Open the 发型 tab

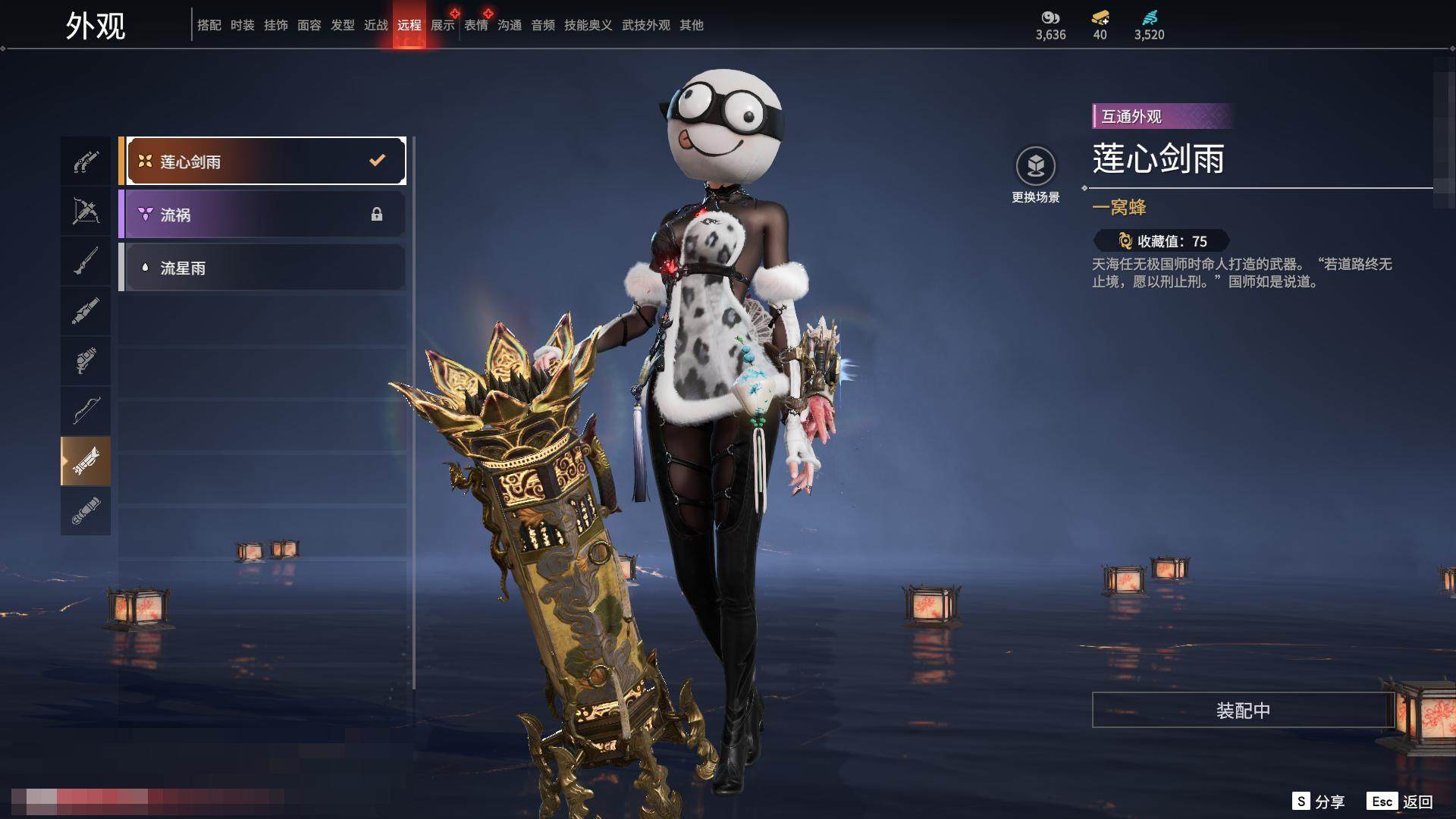click(x=343, y=25)
